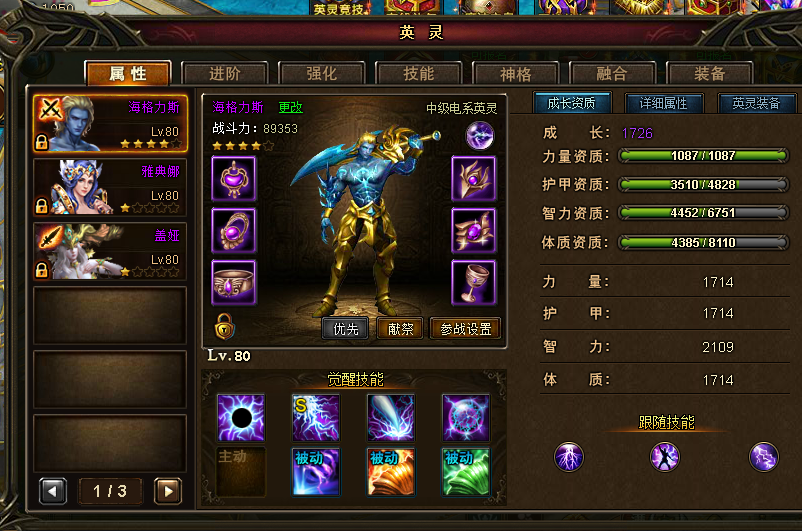Open the 强化 tab

point(321,74)
